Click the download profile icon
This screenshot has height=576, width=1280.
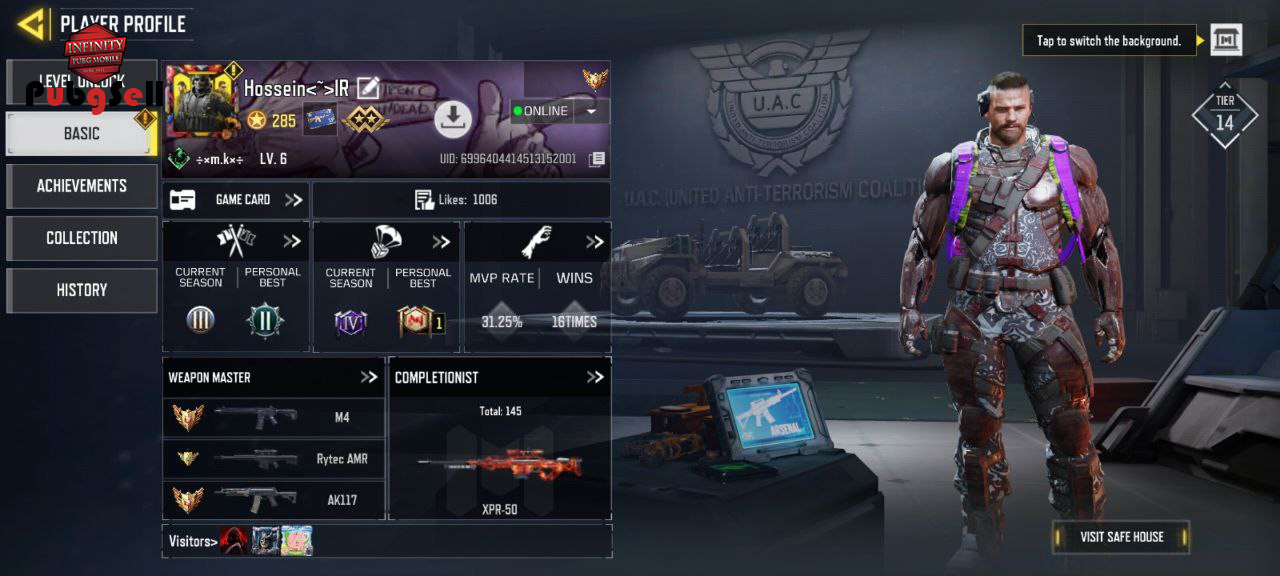(x=453, y=120)
